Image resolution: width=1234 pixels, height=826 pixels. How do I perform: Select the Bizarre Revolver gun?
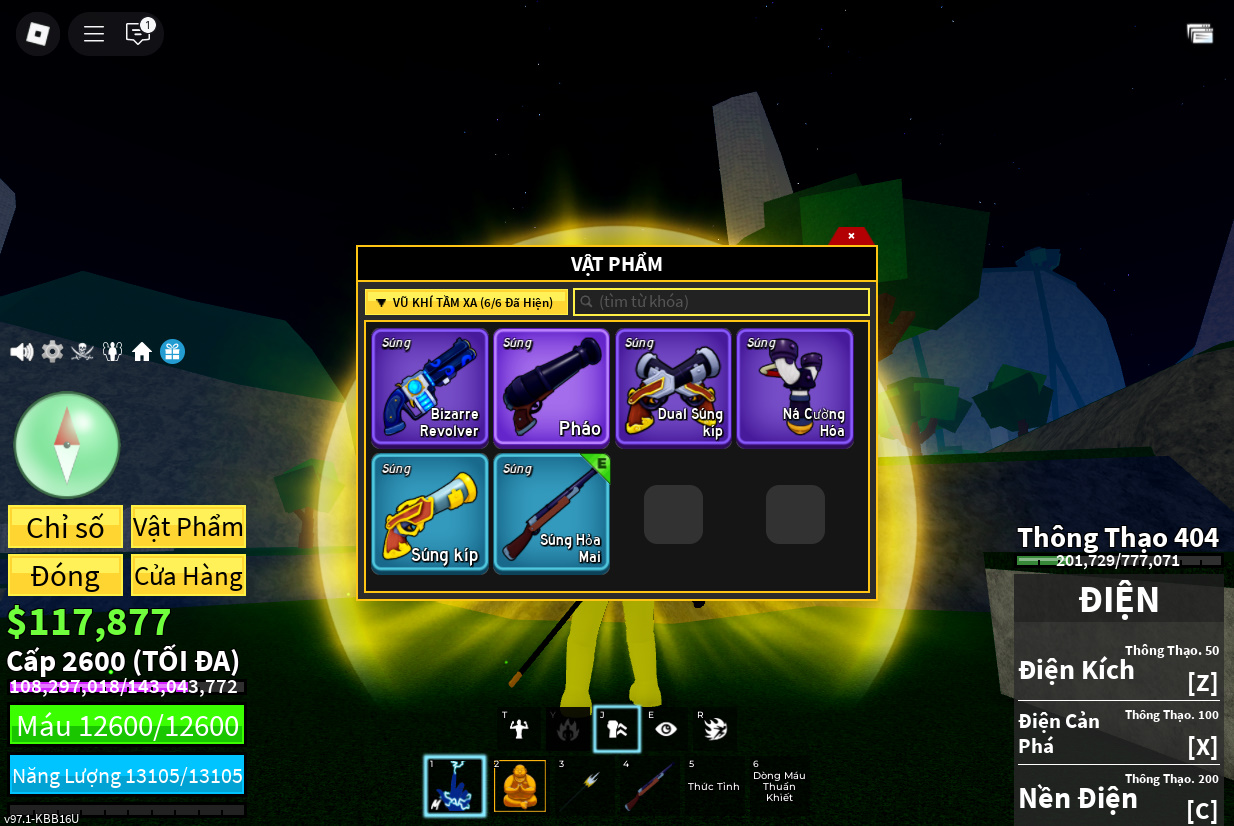click(430, 387)
